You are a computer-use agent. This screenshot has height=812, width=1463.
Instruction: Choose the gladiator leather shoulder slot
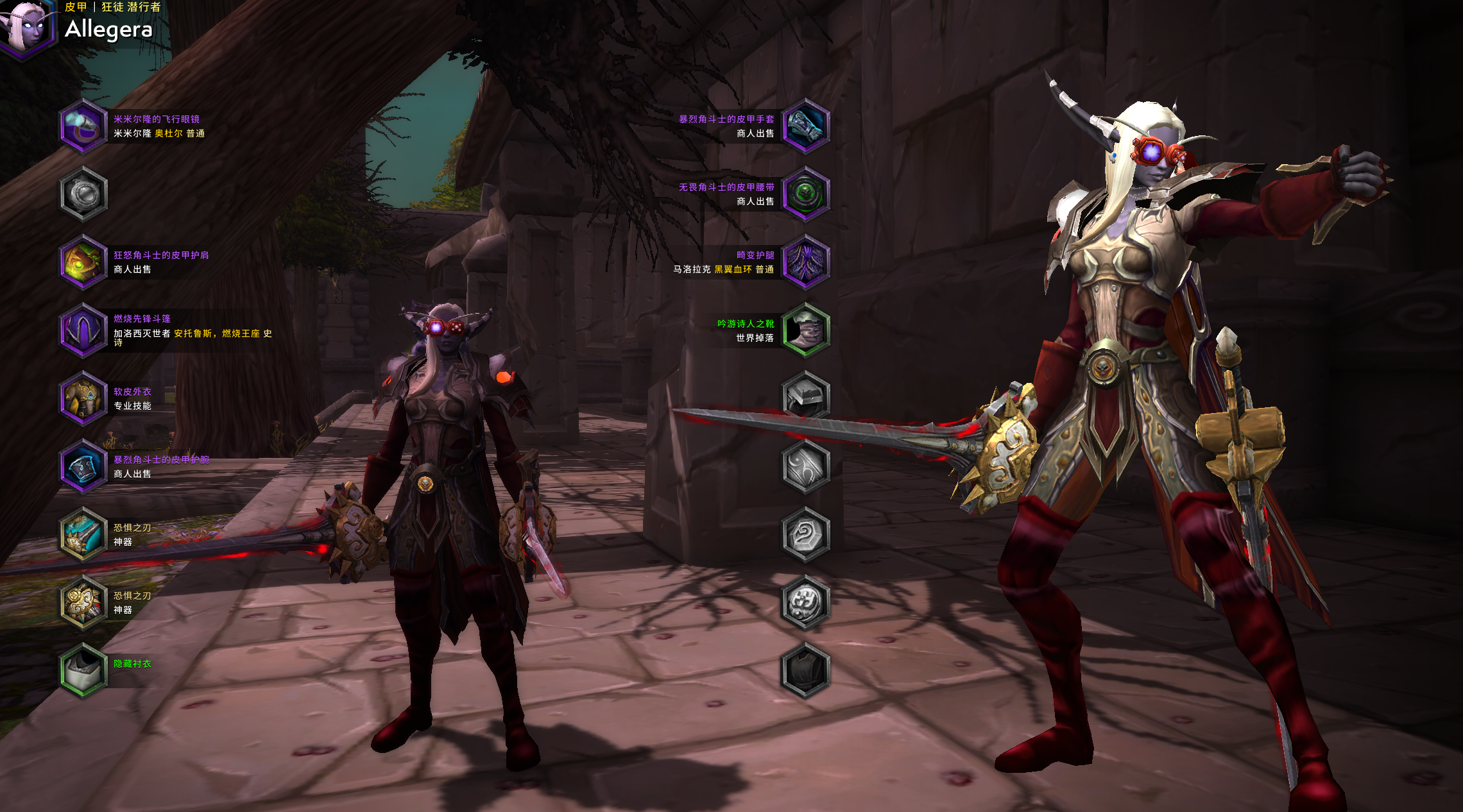83,262
